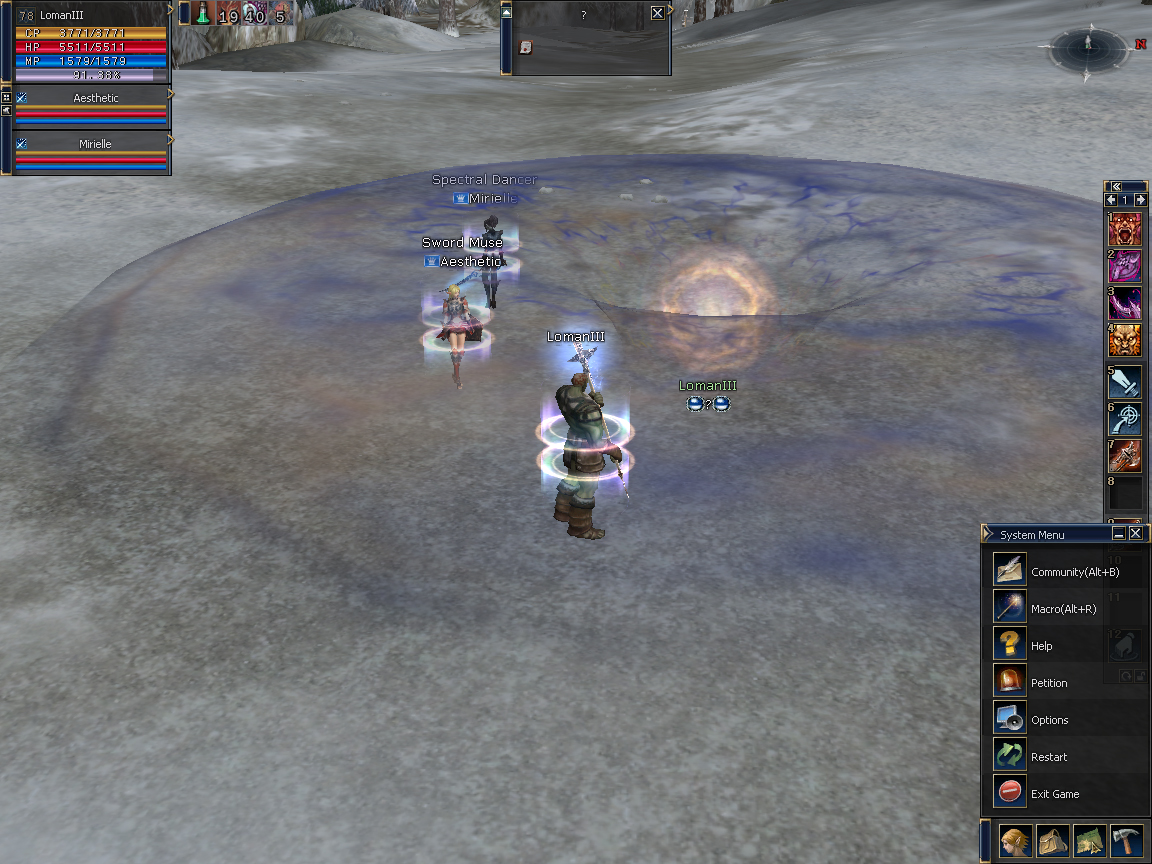Minimize the System Menu window
The width and height of the screenshot is (1152, 864).
click(1119, 534)
